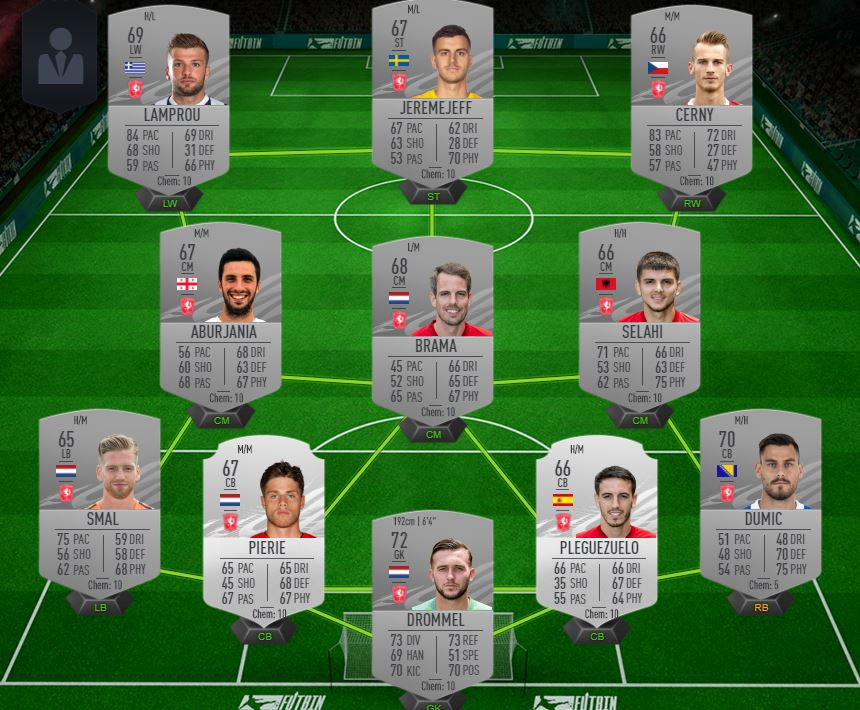Open the manager silhouette slot

pos(61,58)
